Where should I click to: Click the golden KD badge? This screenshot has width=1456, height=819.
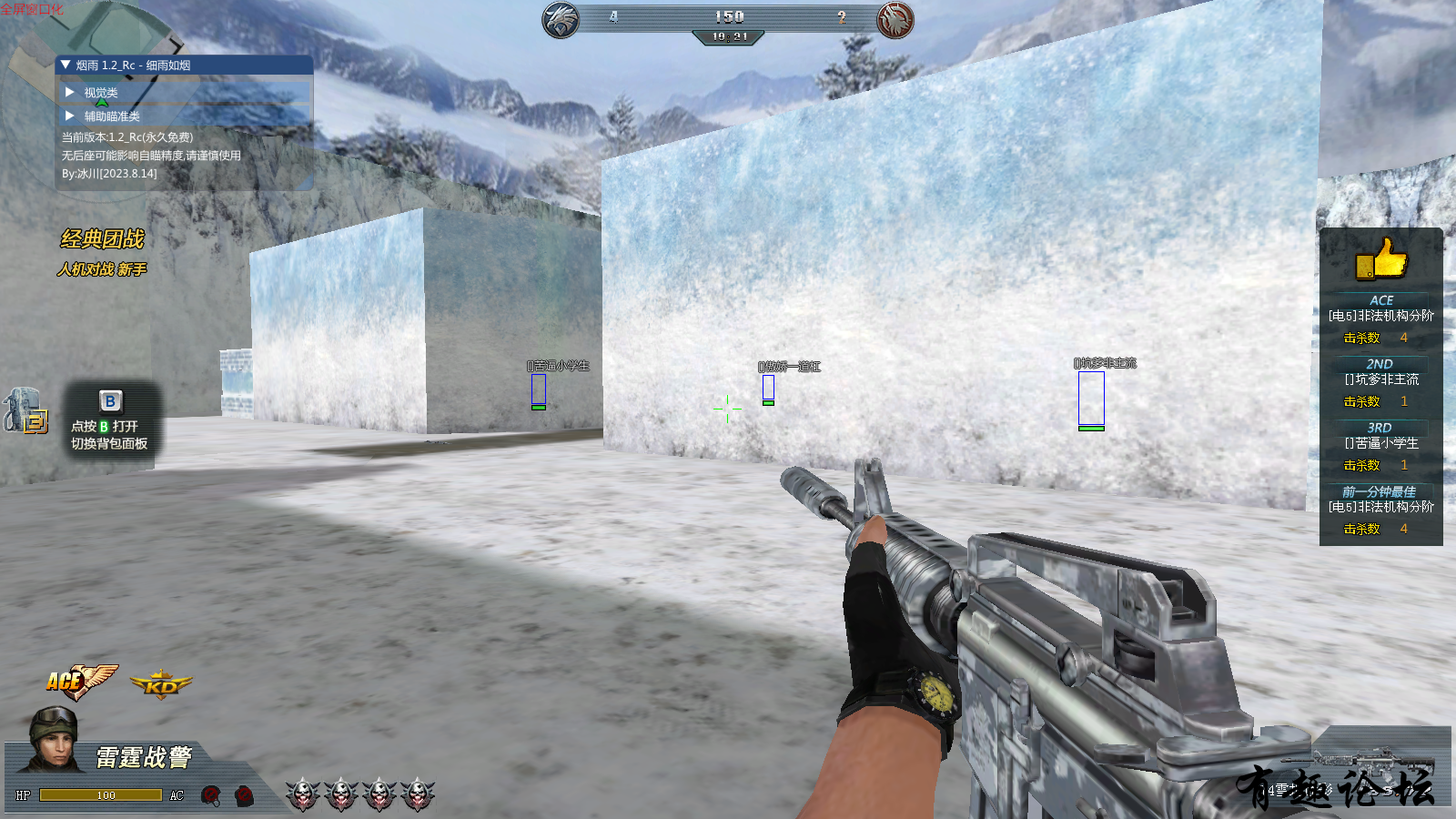[x=161, y=685]
